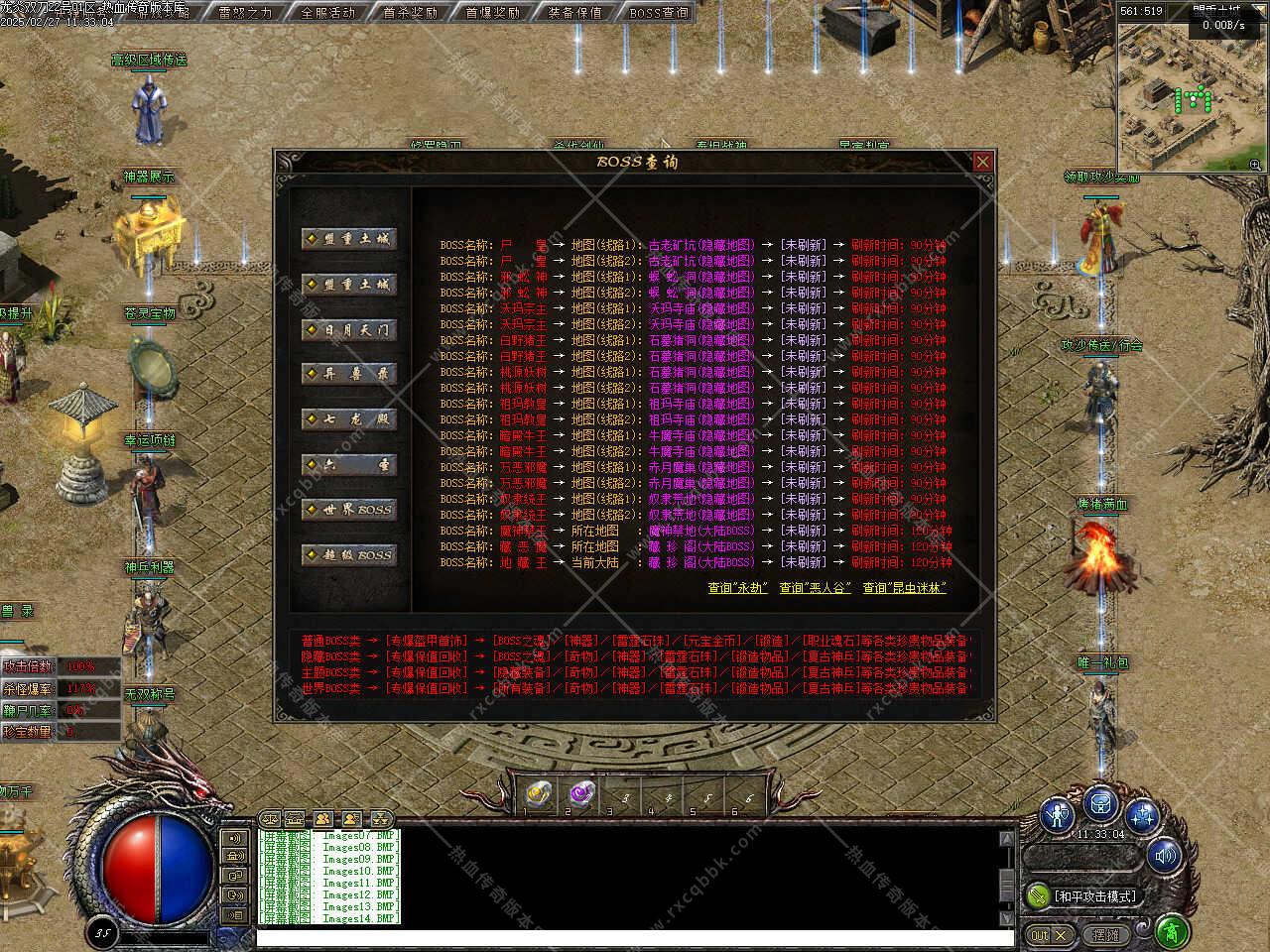Show the 首杀奖励 rewards

point(410,13)
